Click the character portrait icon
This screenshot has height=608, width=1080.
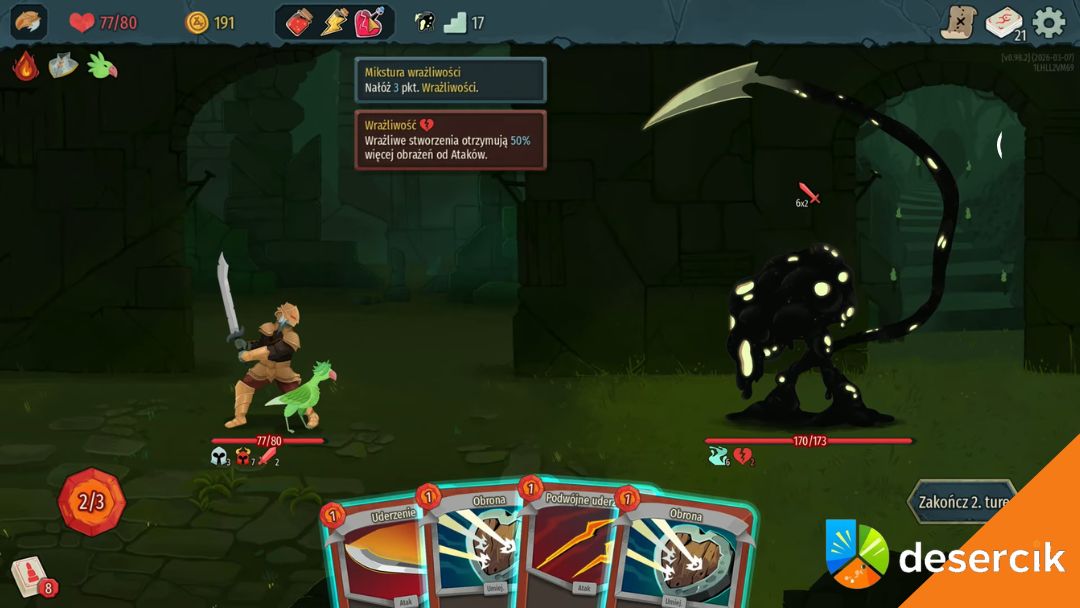(x=29, y=22)
